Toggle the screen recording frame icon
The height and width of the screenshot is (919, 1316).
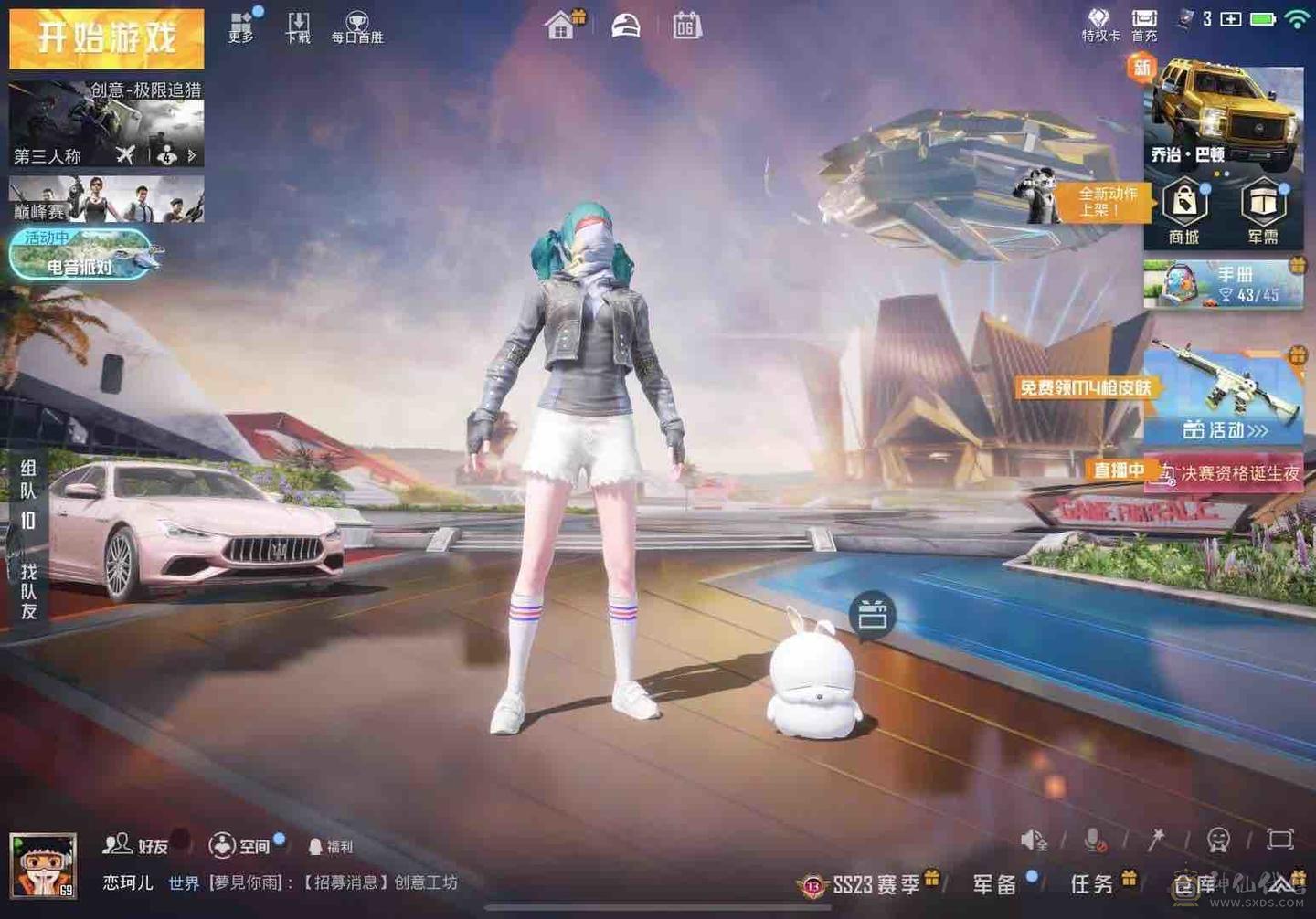point(1278,839)
